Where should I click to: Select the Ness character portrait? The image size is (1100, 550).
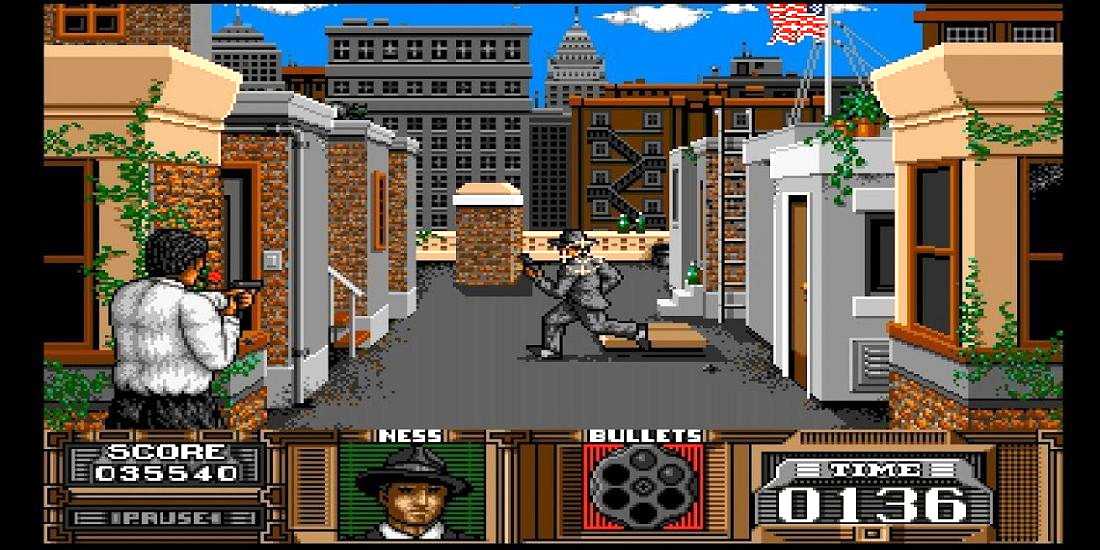point(412,491)
